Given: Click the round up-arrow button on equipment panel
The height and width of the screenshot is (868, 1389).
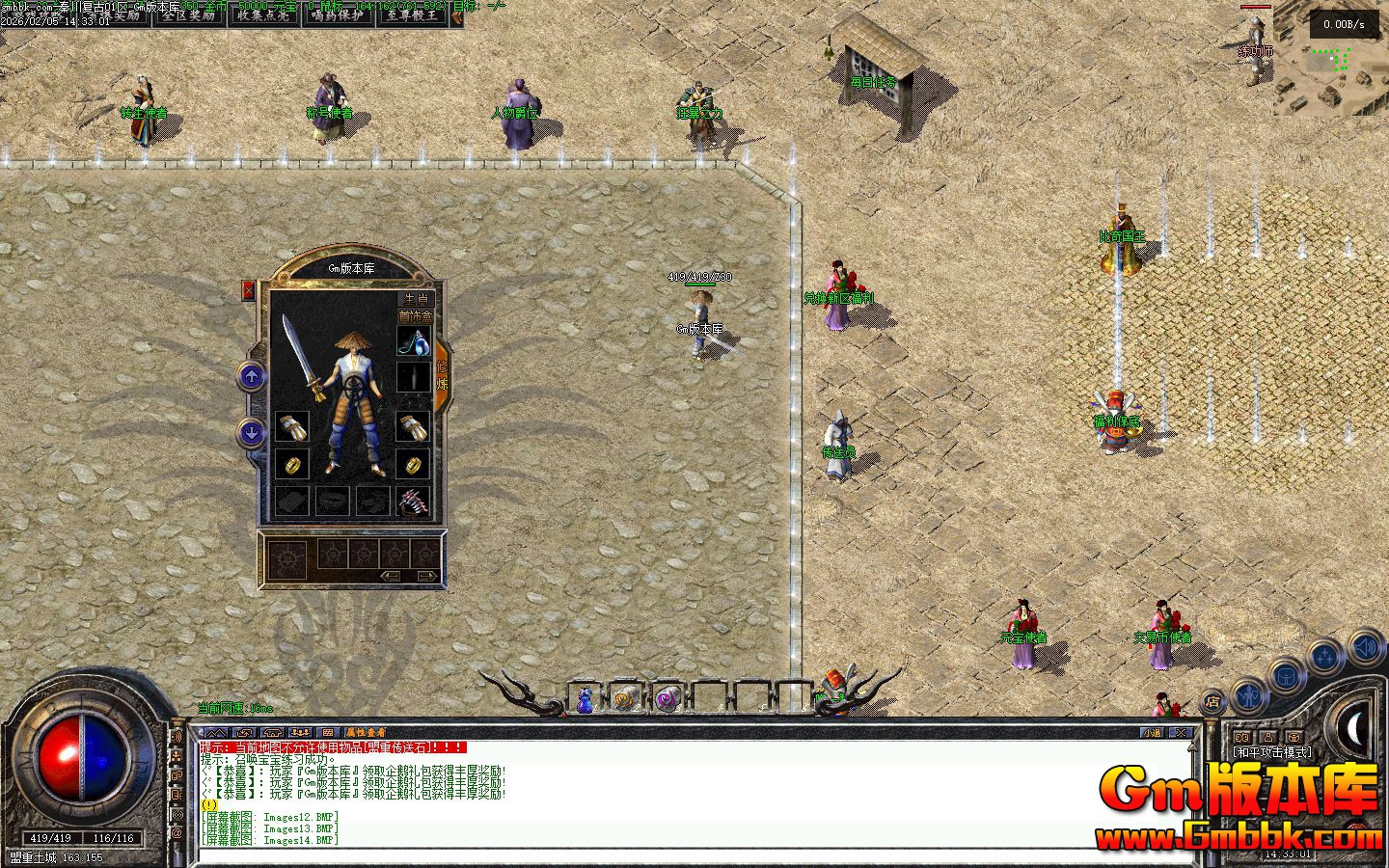Looking at the screenshot, I should [252, 376].
